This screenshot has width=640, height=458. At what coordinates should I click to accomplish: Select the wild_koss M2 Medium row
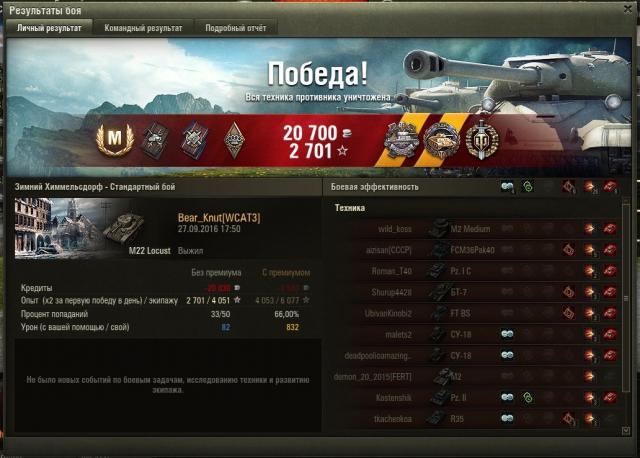click(x=470, y=228)
